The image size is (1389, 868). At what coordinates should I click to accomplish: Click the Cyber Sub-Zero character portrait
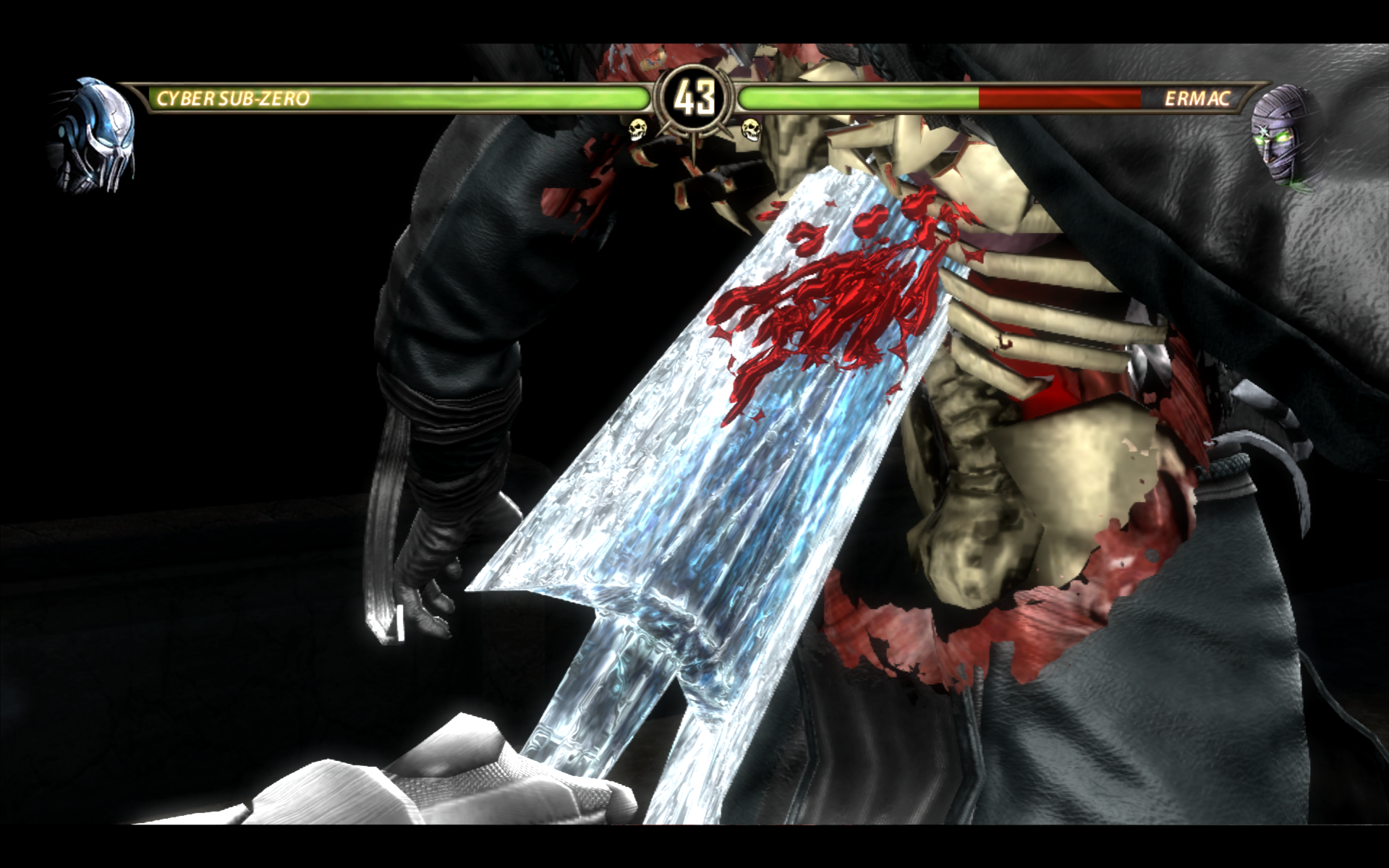point(94,135)
